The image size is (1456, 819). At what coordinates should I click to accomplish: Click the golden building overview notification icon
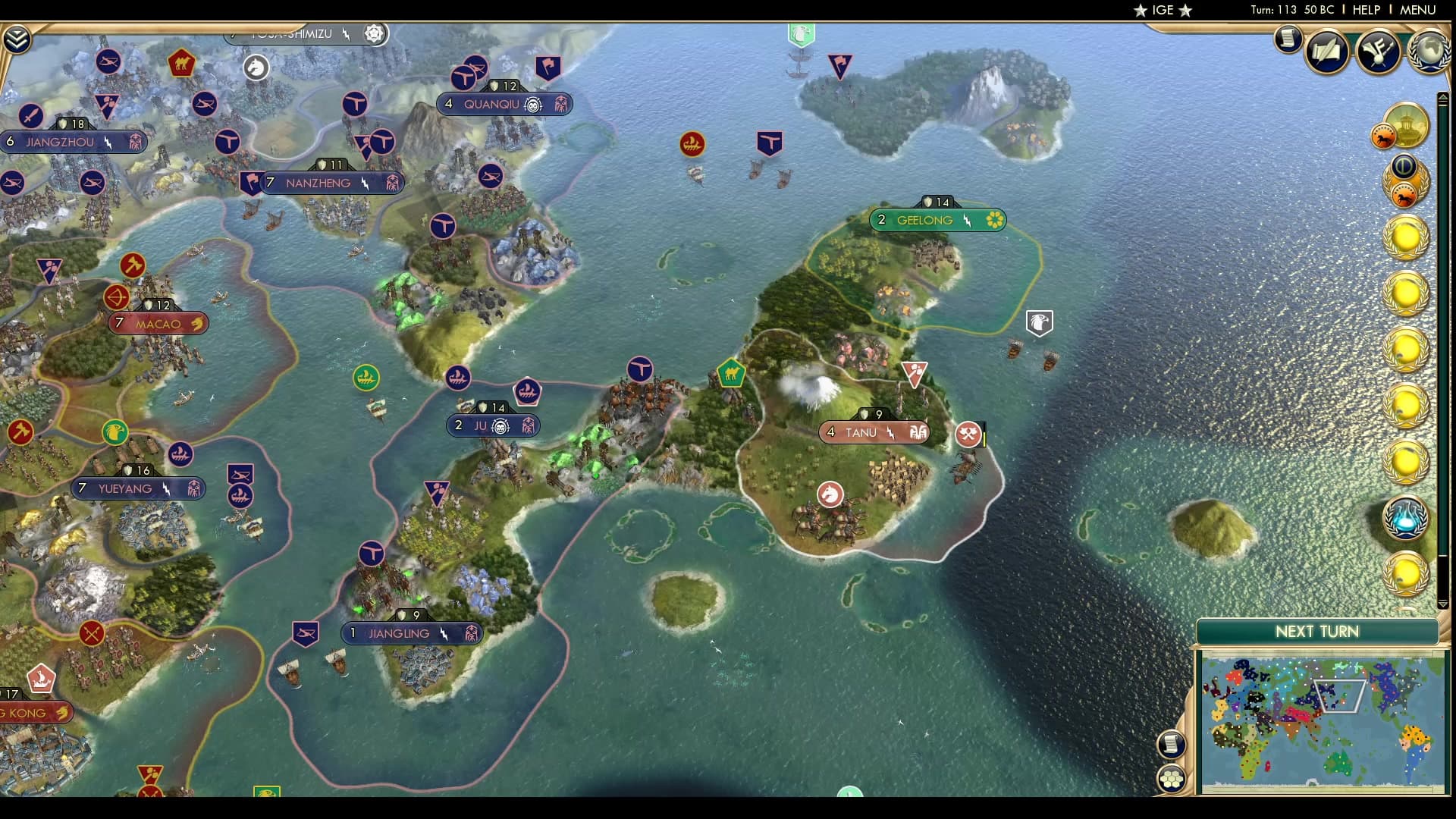[x=1407, y=126]
